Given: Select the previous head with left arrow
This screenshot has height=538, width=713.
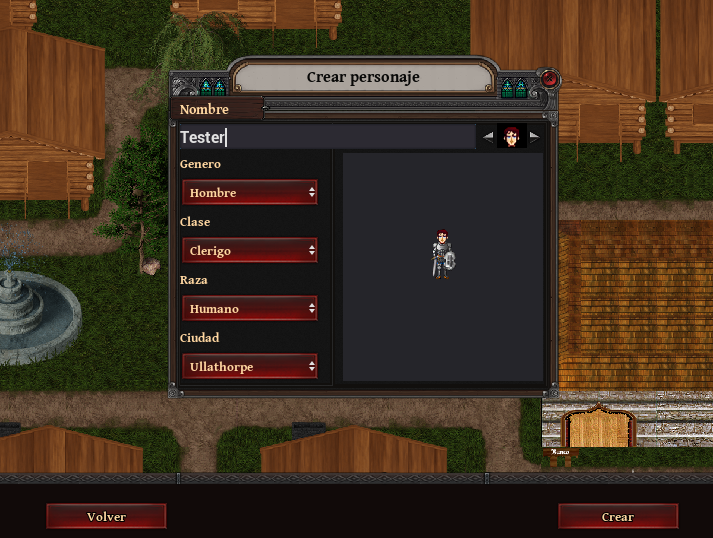Looking at the screenshot, I should 488,137.
